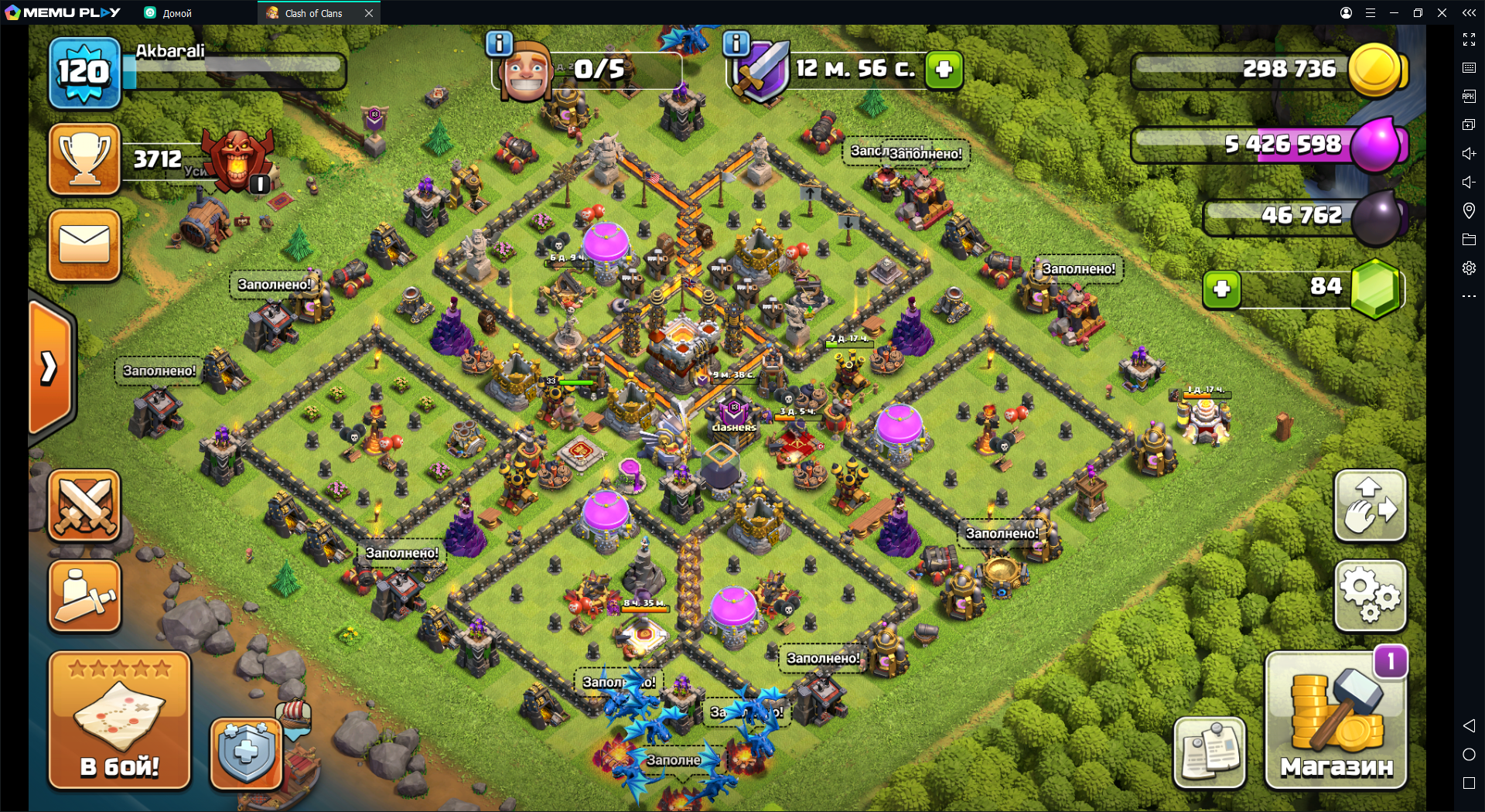Show shield info icon above sword shield
This screenshot has height=812, width=1485.
(736, 44)
